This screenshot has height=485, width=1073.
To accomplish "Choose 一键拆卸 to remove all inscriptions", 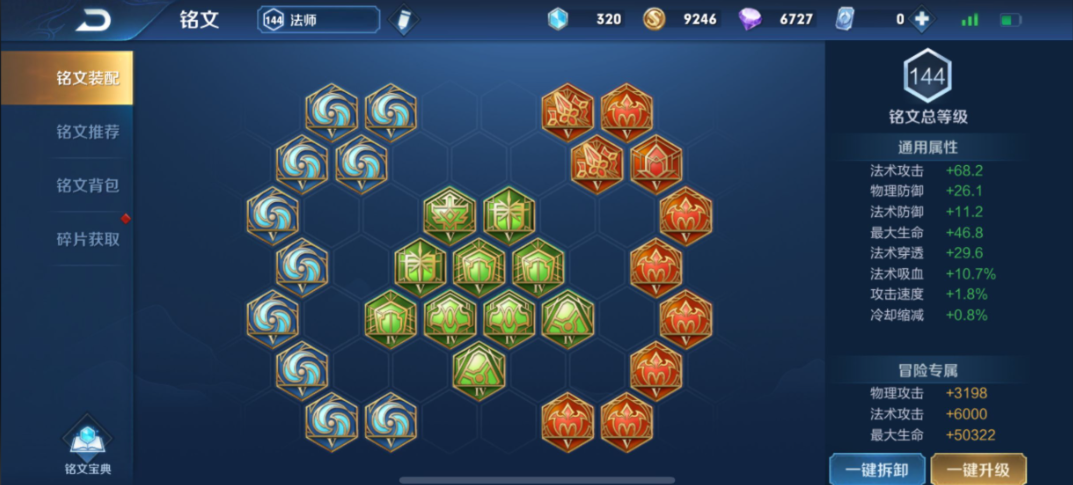I will point(876,470).
